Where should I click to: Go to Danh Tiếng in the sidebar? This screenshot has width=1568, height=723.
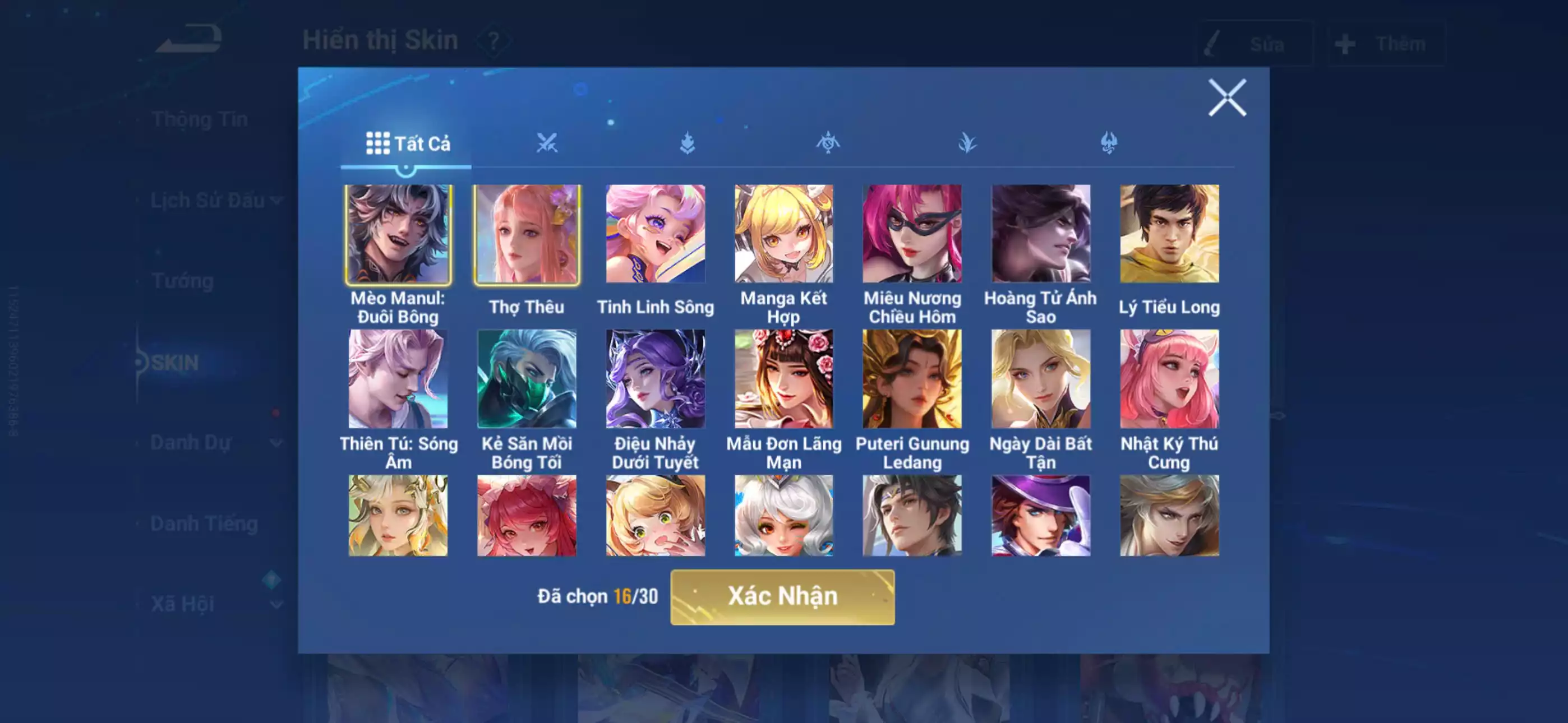[206, 523]
